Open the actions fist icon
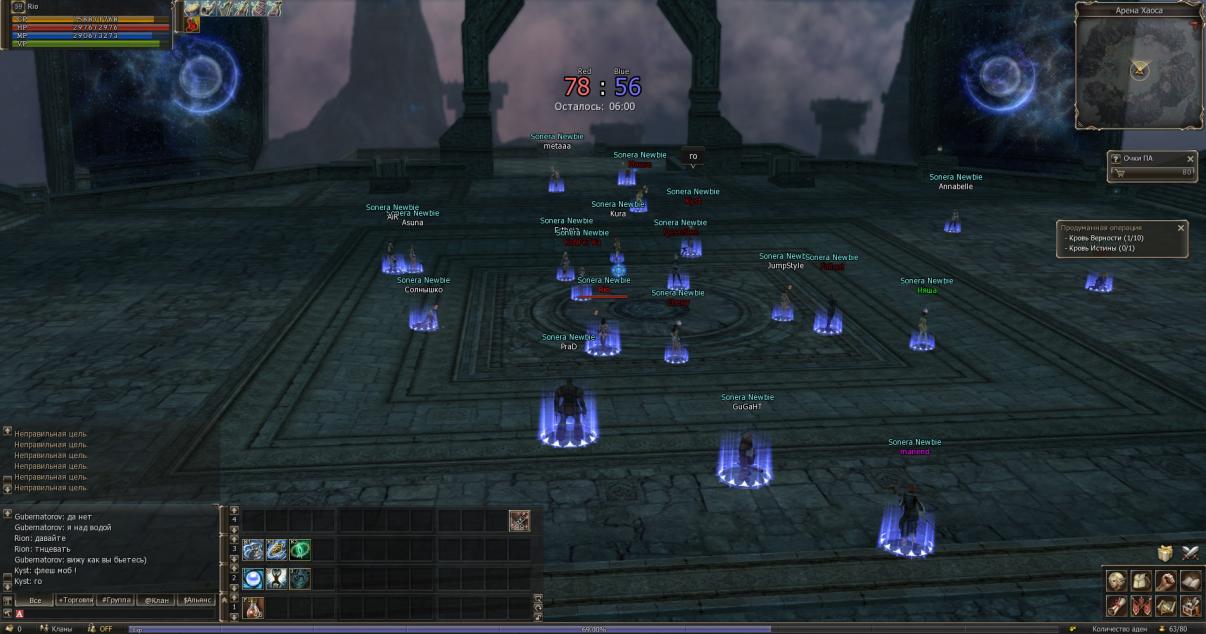 [x=1165, y=581]
